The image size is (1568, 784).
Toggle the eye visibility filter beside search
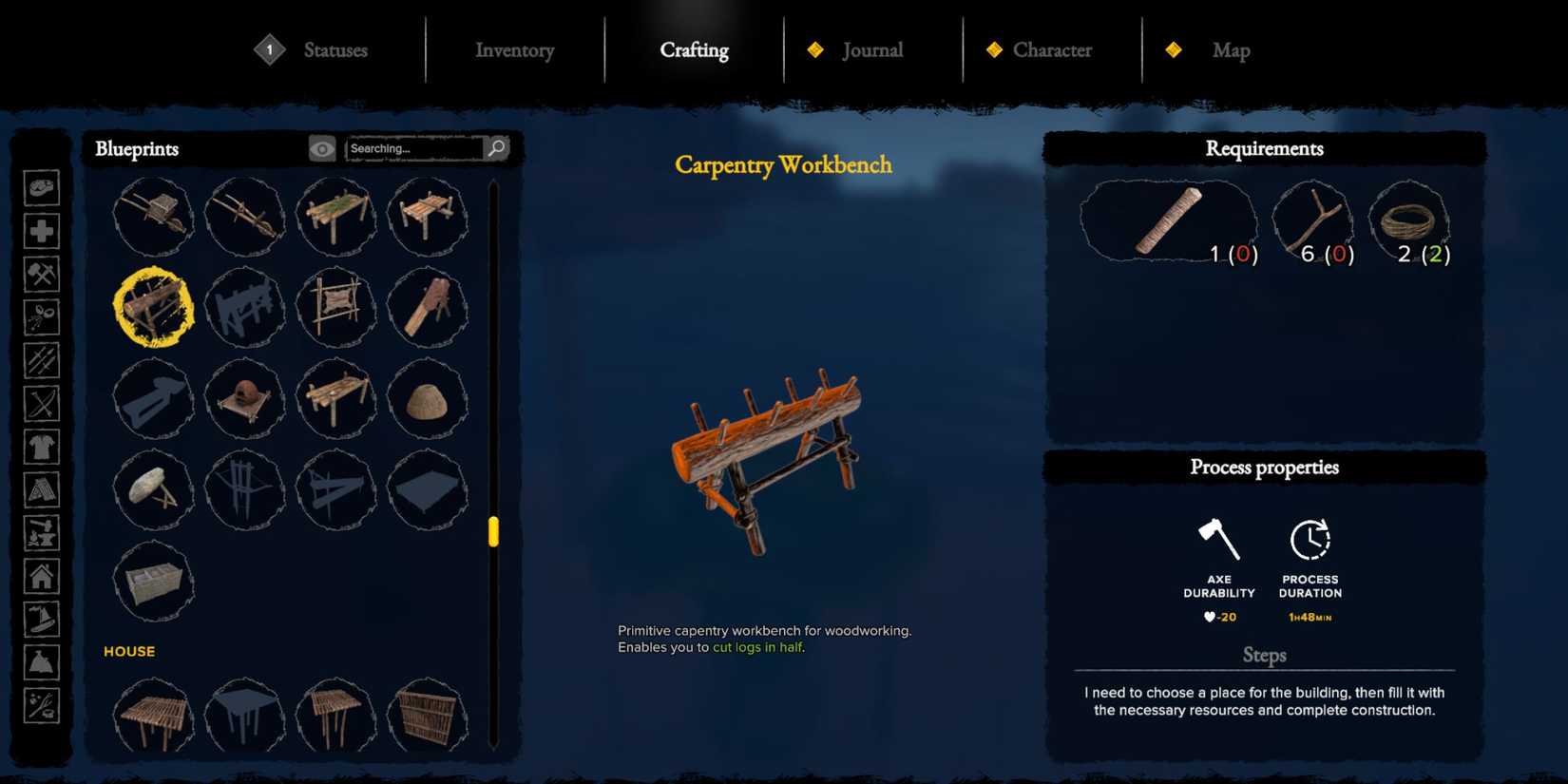(322, 148)
